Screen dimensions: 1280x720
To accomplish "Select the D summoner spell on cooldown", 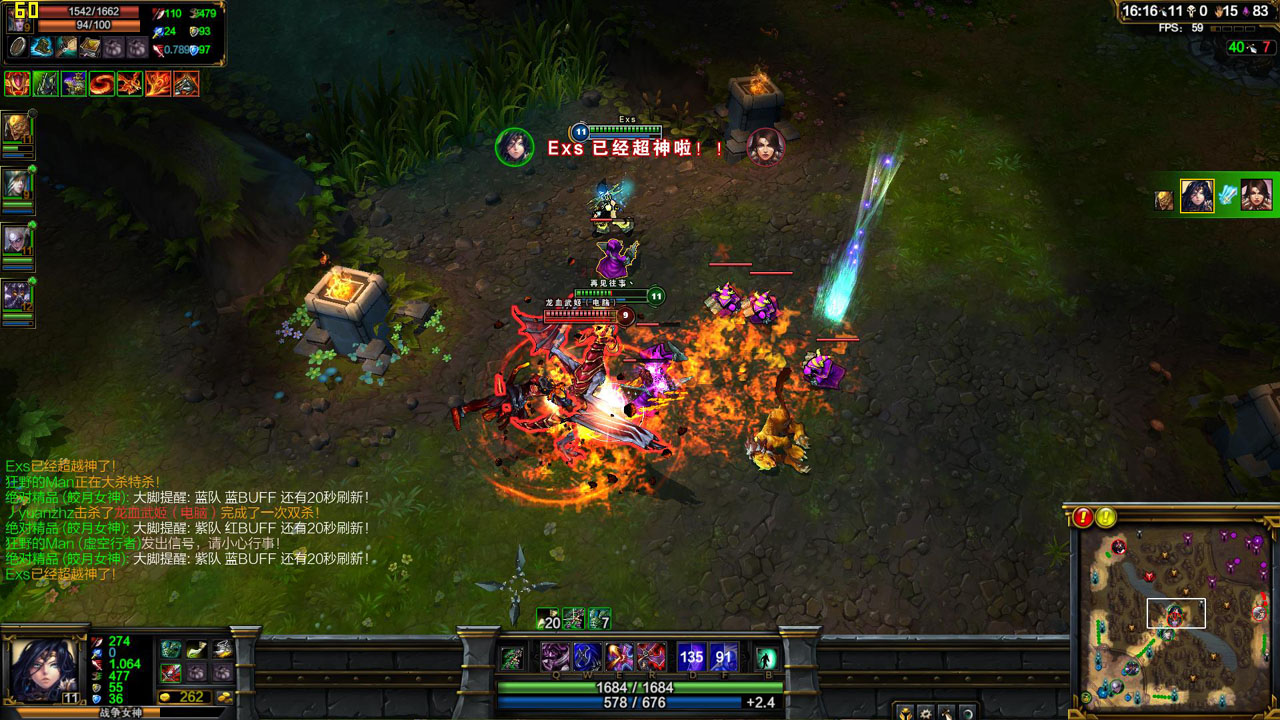I will pyautogui.click(x=692, y=657).
